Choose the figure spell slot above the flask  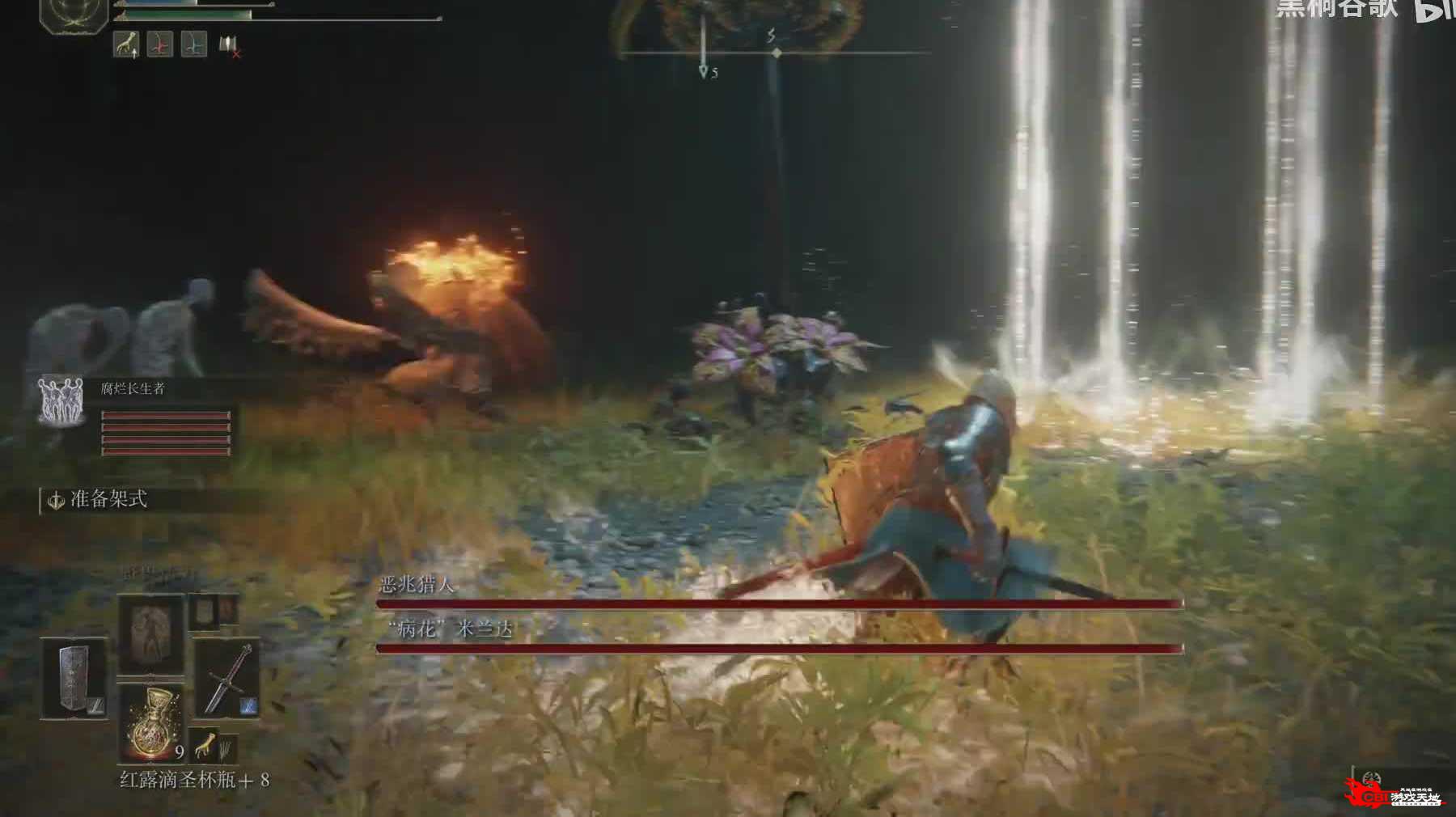(151, 635)
